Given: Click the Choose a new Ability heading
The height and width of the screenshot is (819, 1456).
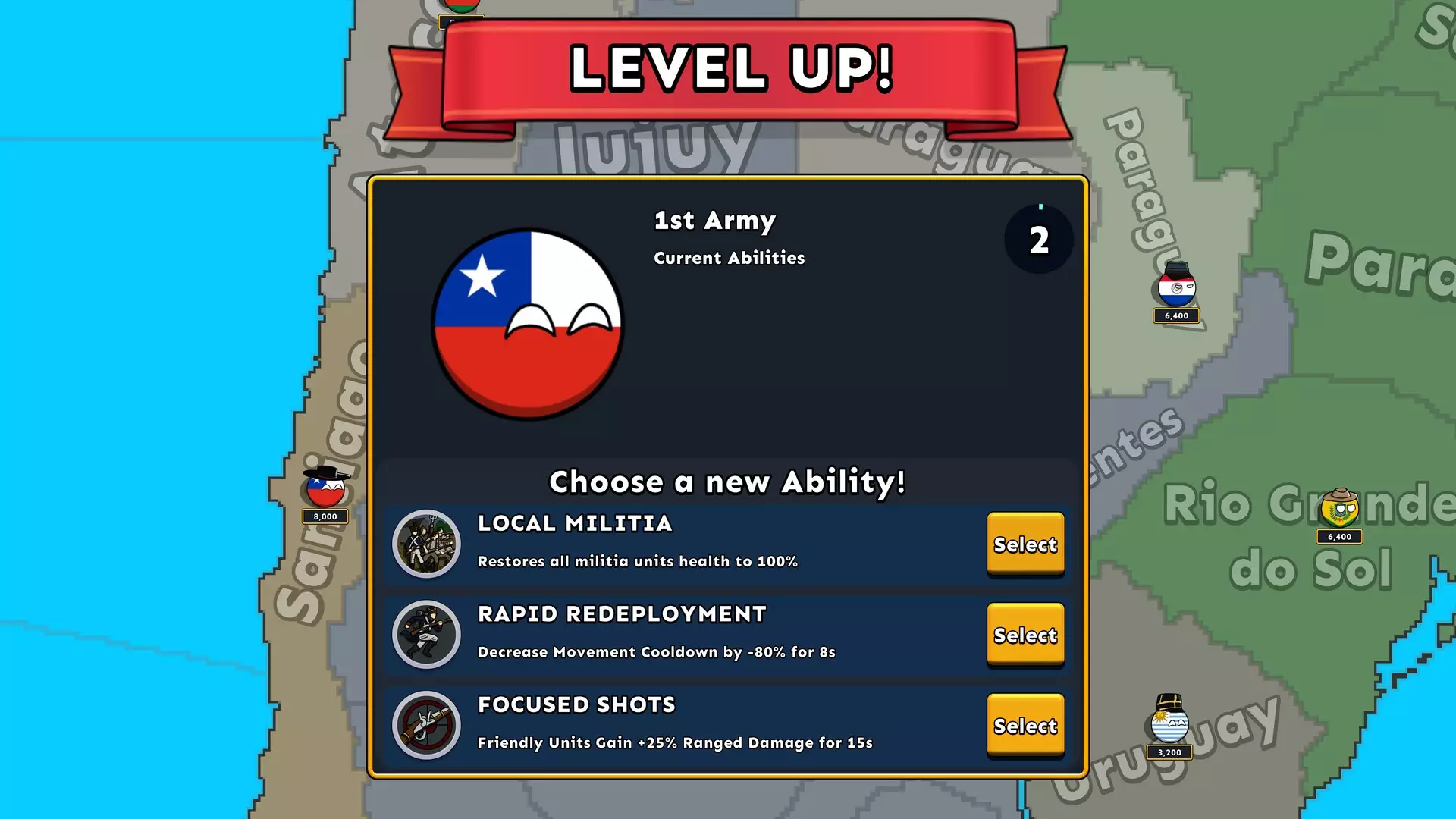Looking at the screenshot, I should (x=726, y=482).
